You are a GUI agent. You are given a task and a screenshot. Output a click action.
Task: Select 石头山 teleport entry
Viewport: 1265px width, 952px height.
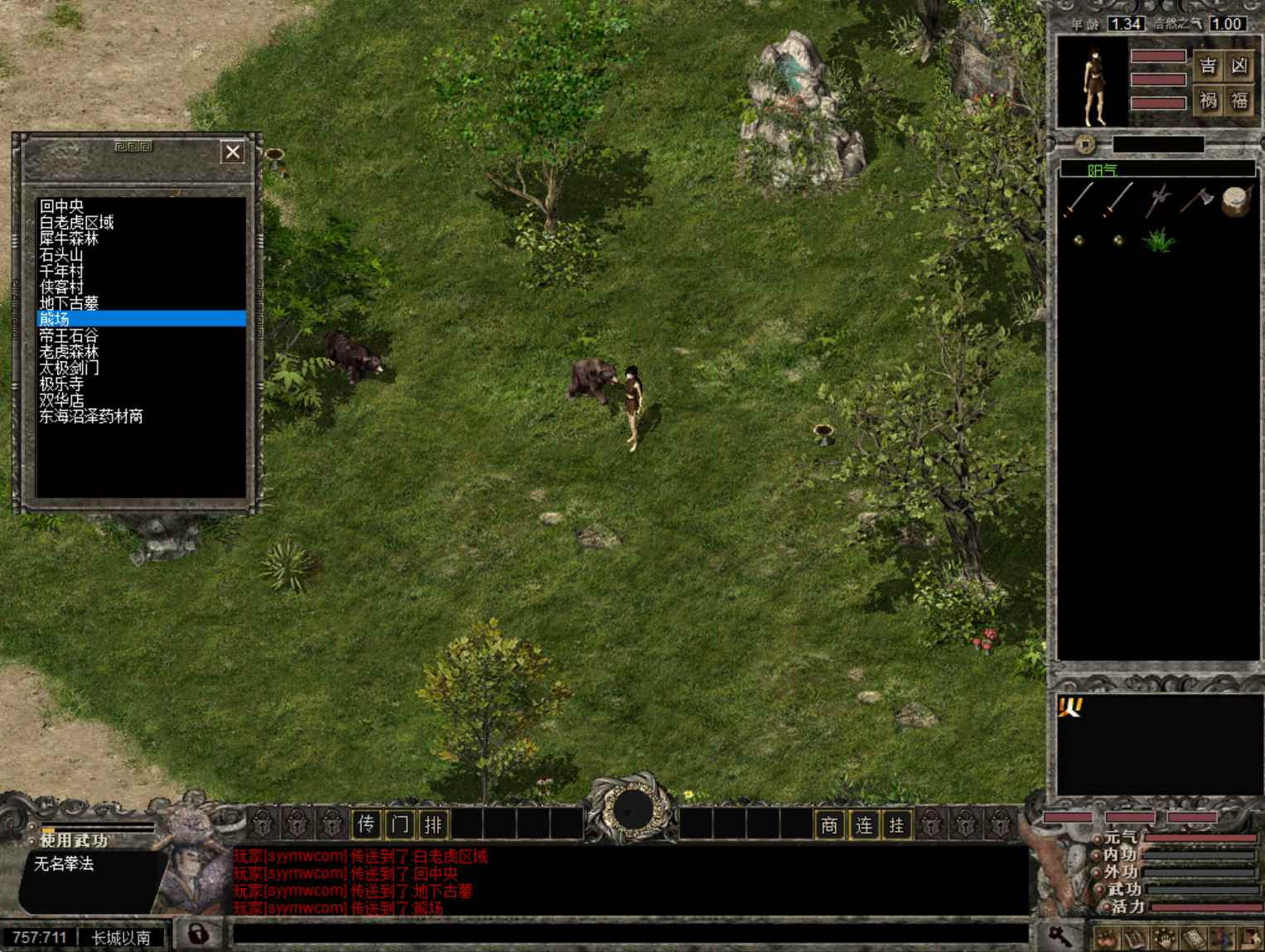pyautogui.click(x=61, y=254)
